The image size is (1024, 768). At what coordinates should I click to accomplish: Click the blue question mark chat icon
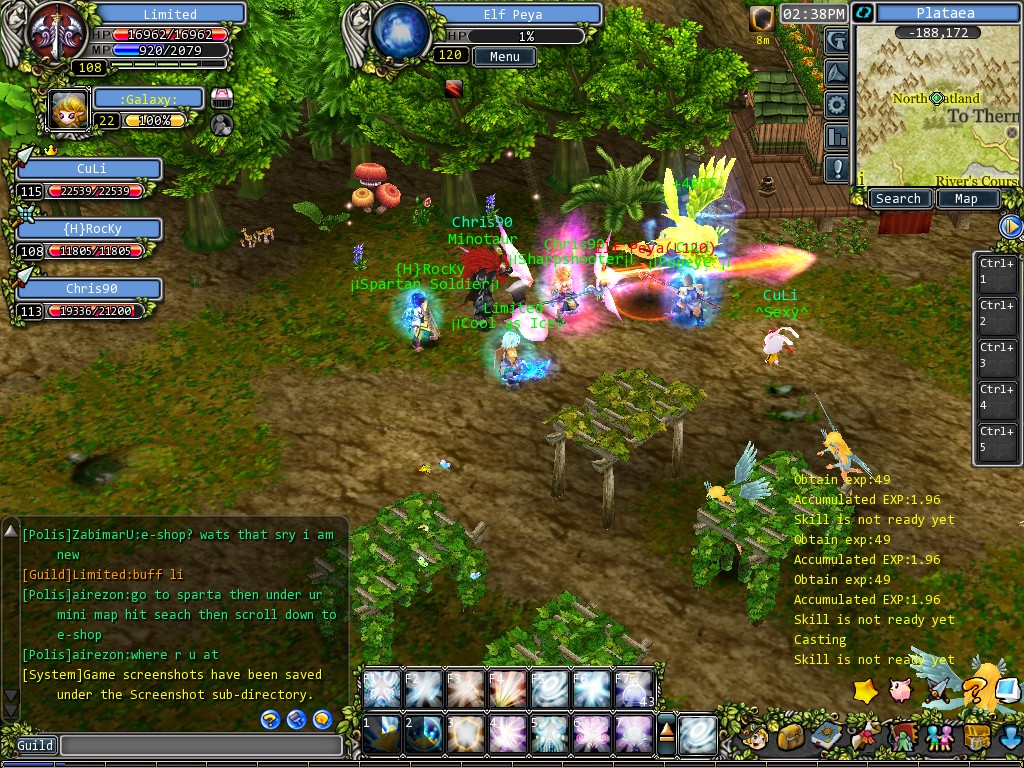[270, 719]
